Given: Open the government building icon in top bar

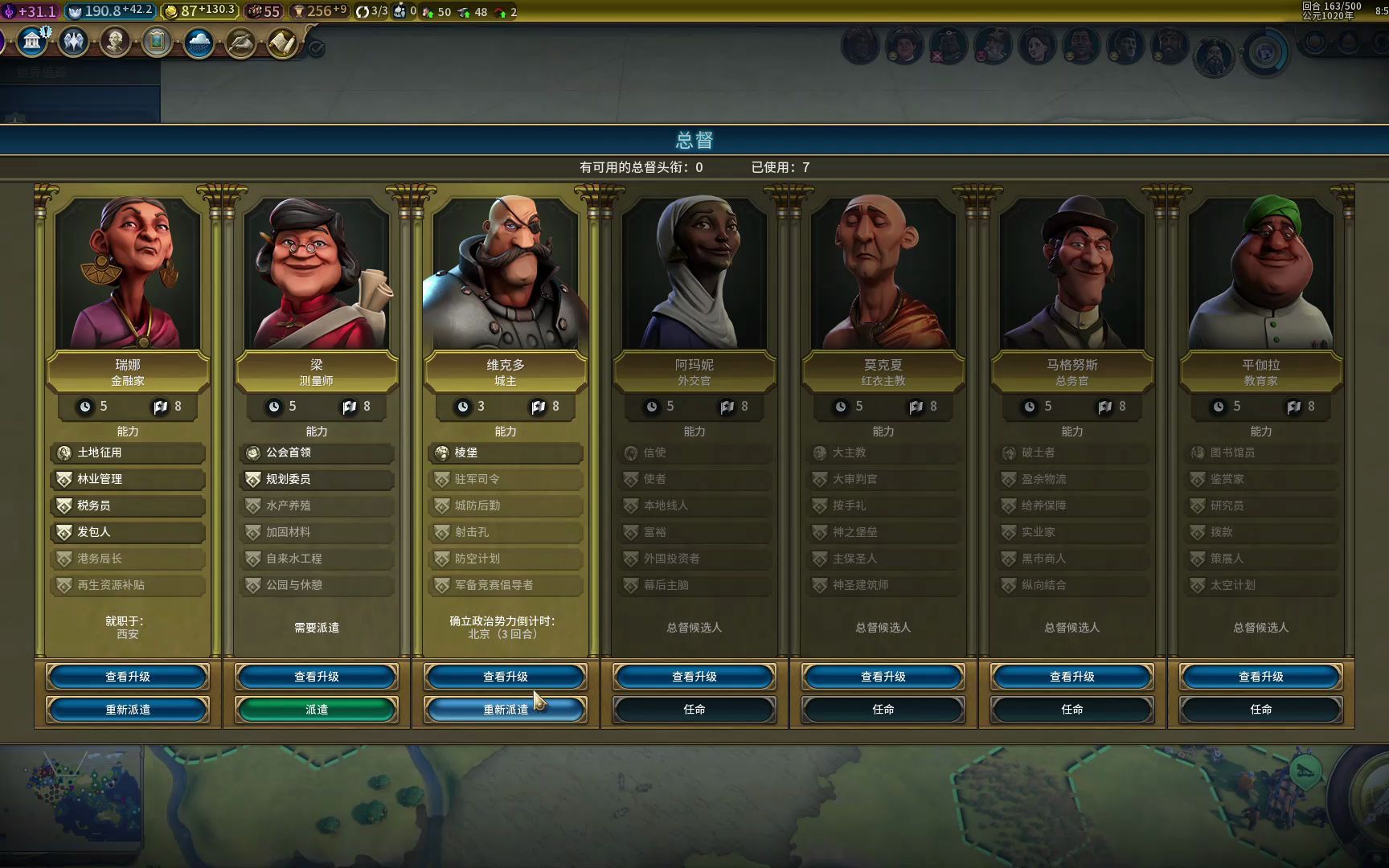Looking at the screenshot, I should pyautogui.click(x=32, y=40).
